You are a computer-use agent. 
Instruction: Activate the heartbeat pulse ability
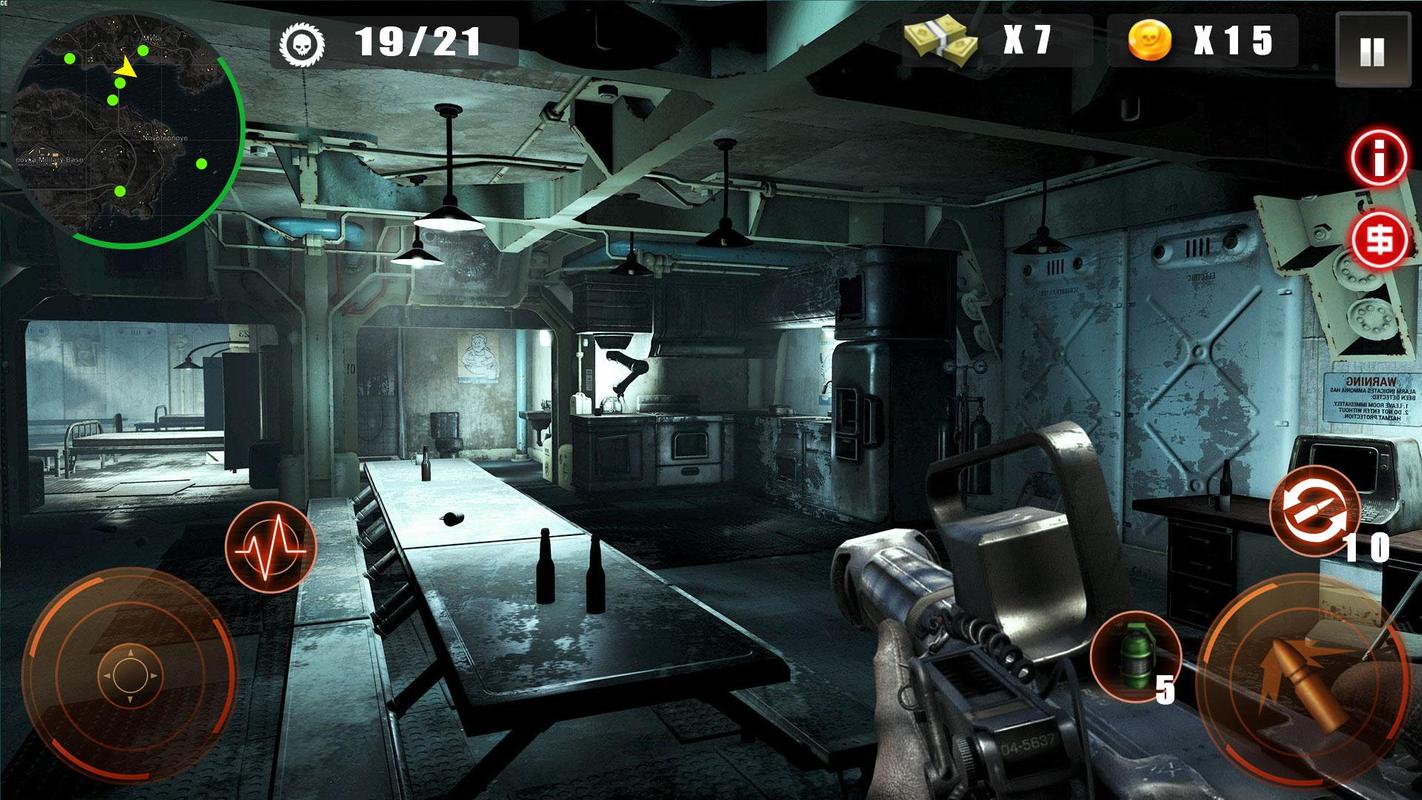point(270,548)
